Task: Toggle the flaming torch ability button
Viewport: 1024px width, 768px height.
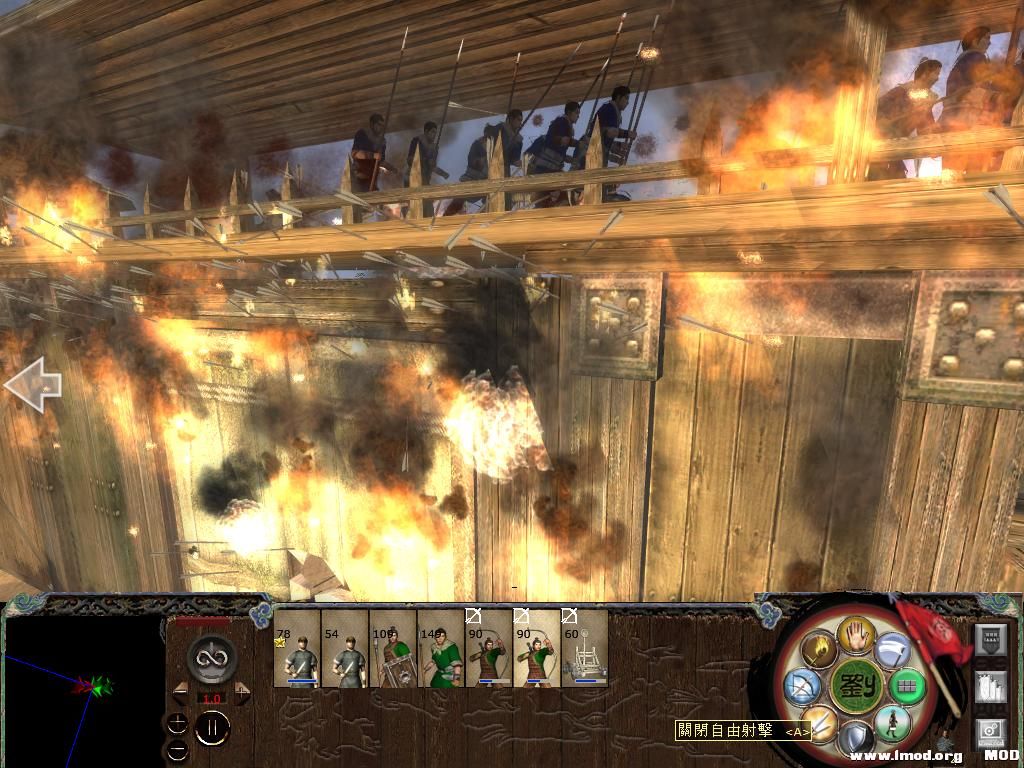Action: pyautogui.click(x=817, y=648)
